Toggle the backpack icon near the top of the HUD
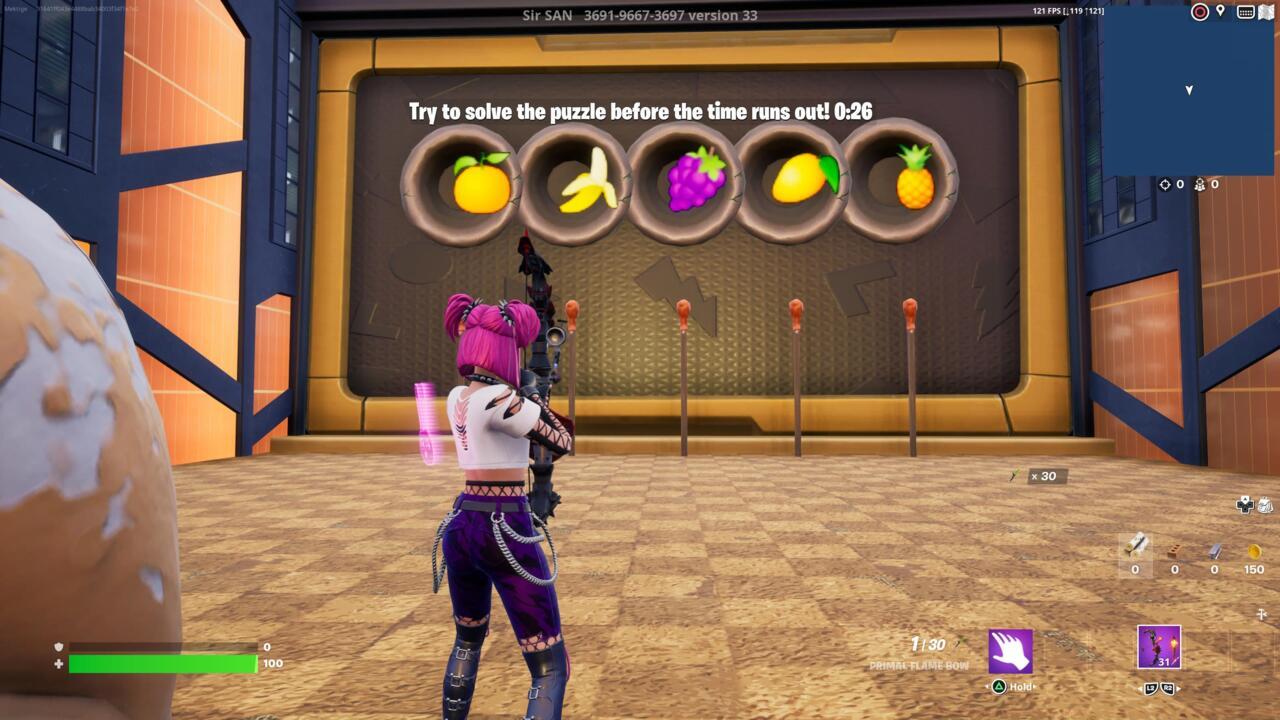Screen dimensions: 1280x720 point(1264,504)
